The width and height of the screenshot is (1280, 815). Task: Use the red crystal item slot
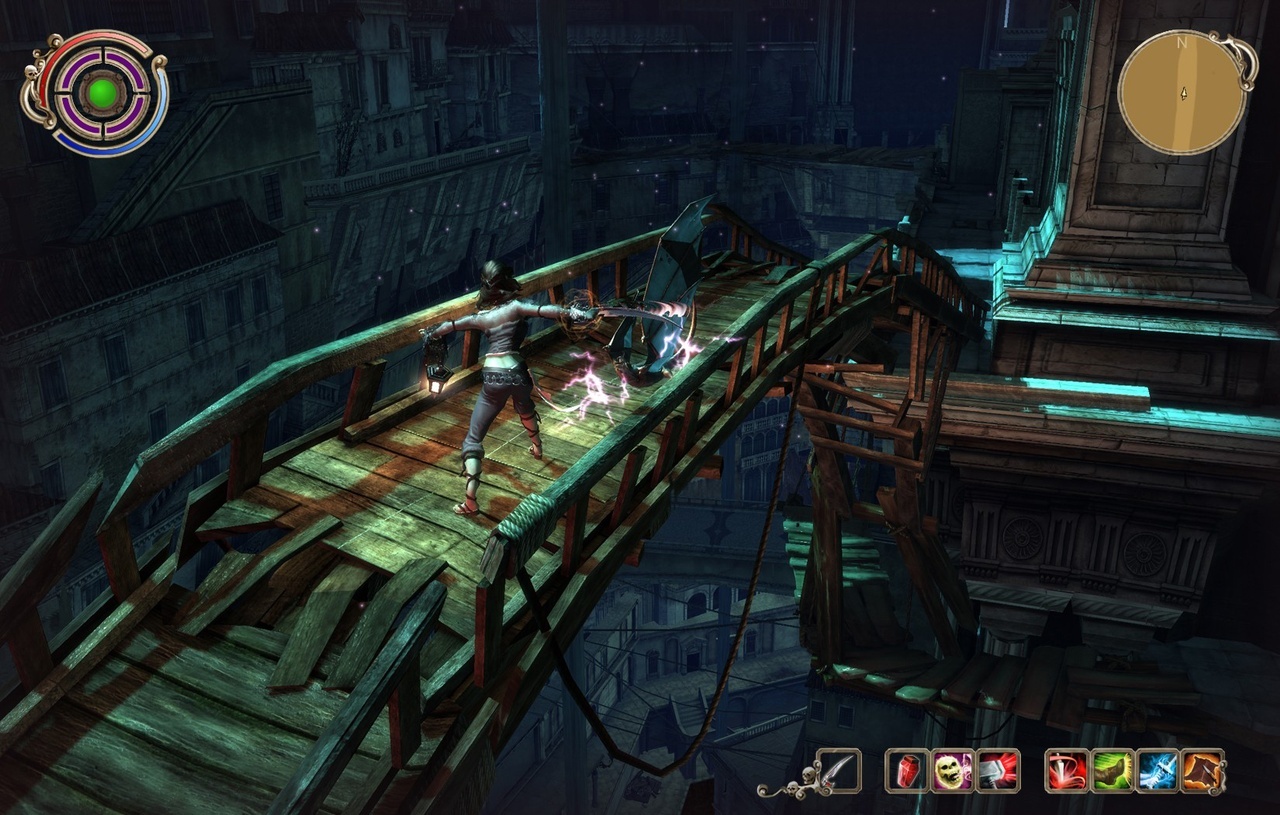click(906, 771)
